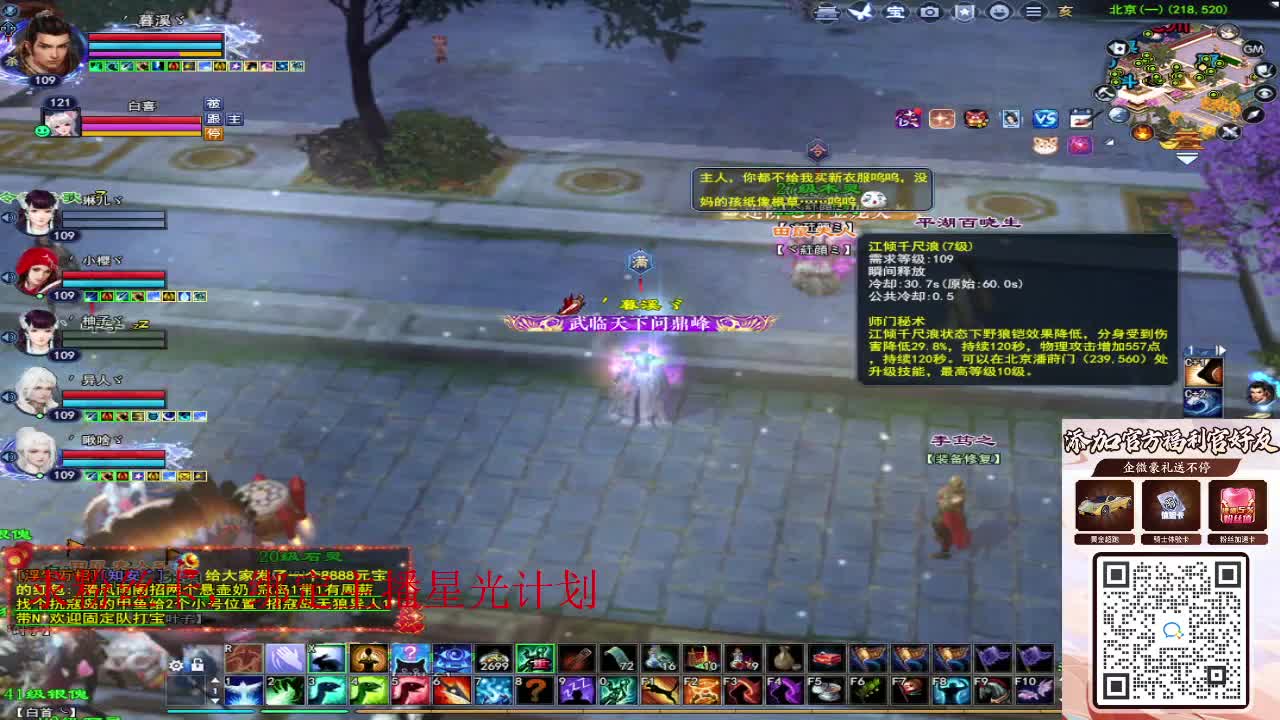This screenshot has width=1280, height=720.
Task: Click the camera screenshot icon in the top bar
Action: coord(930,13)
